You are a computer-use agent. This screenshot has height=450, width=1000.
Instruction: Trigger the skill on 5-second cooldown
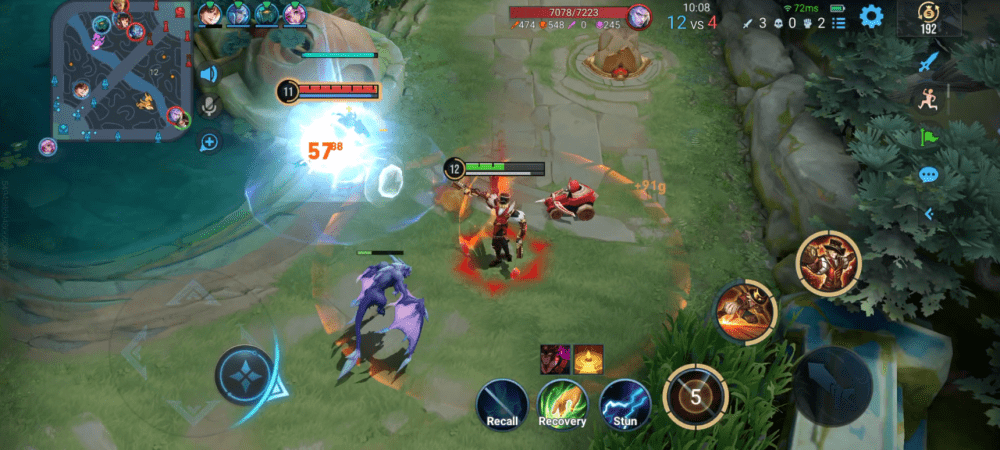[695, 394]
